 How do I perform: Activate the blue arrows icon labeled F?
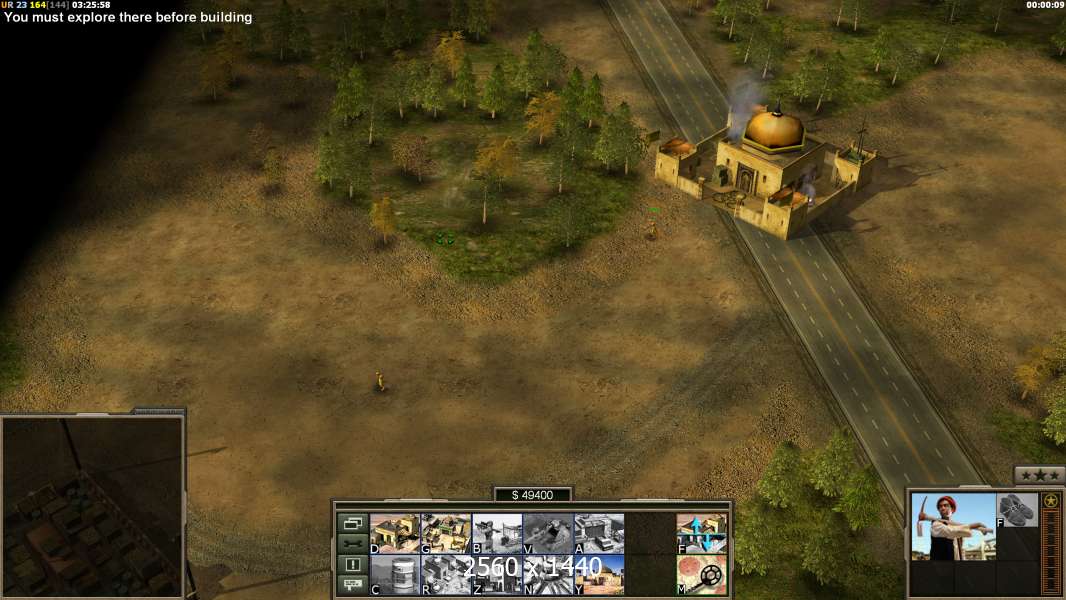tap(702, 533)
